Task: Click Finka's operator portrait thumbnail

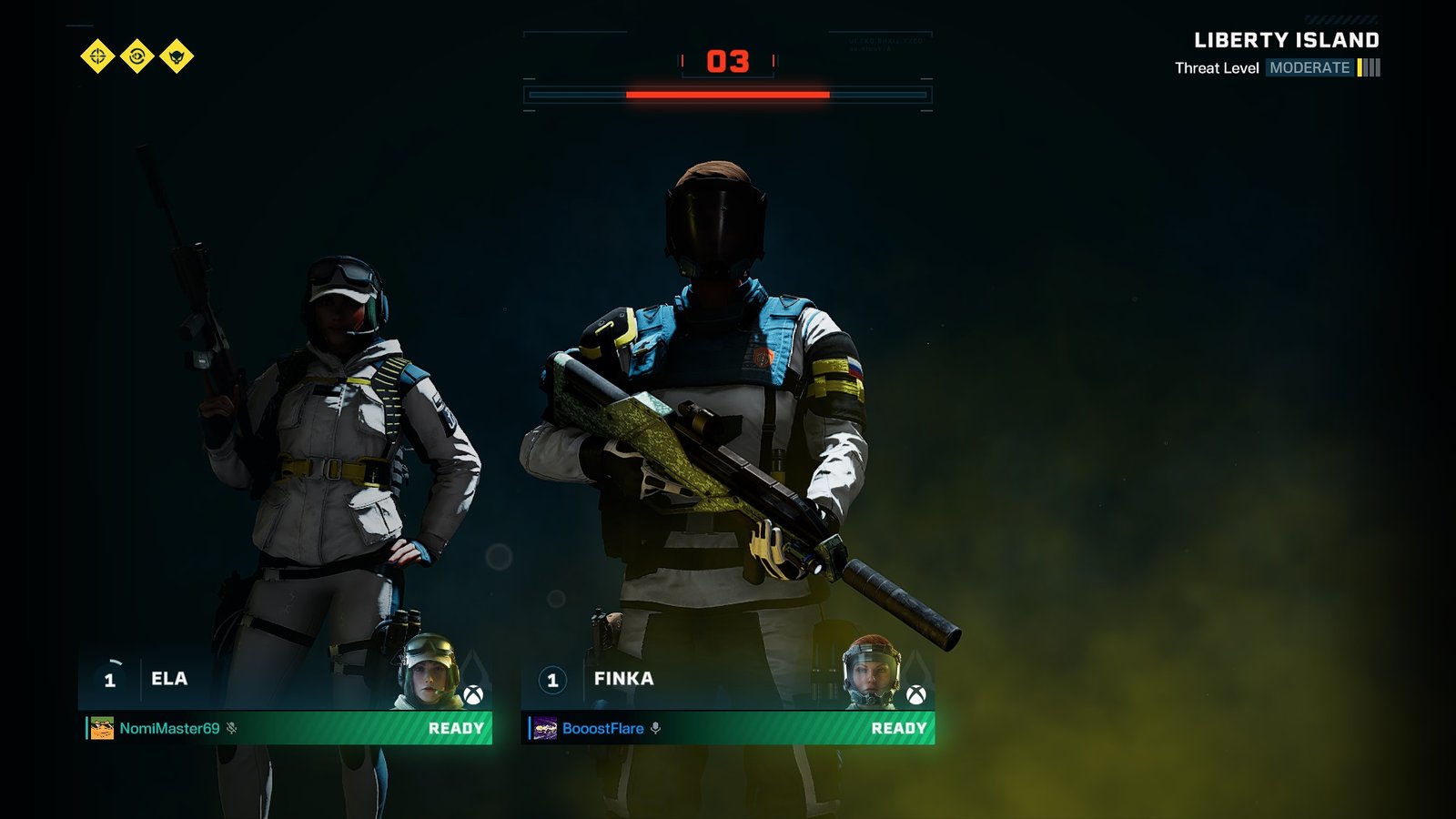Action: pyautogui.click(x=872, y=672)
